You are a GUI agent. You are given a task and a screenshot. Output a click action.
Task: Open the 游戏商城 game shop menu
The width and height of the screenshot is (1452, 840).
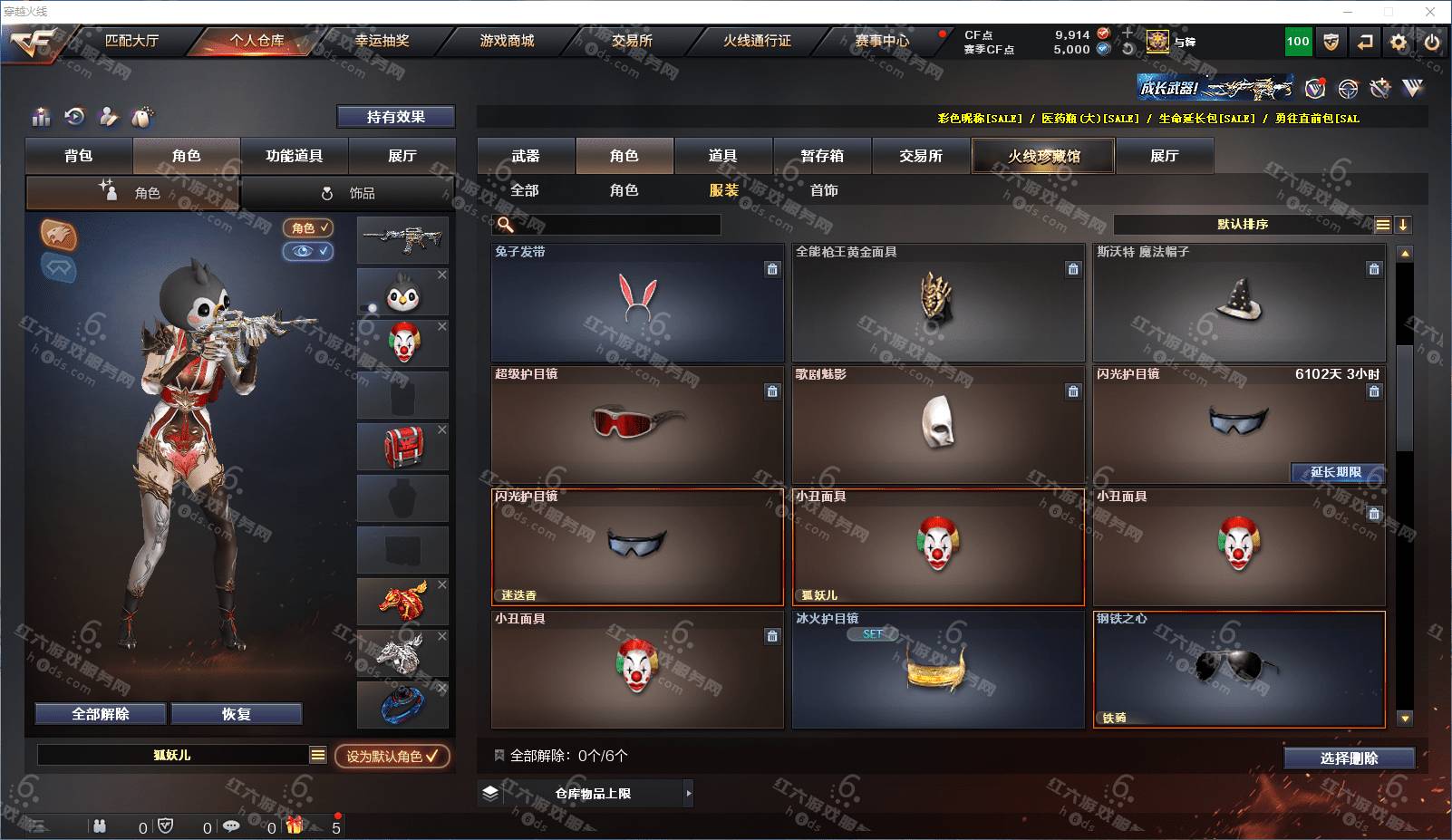pyautogui.click(x=507, y=41)
